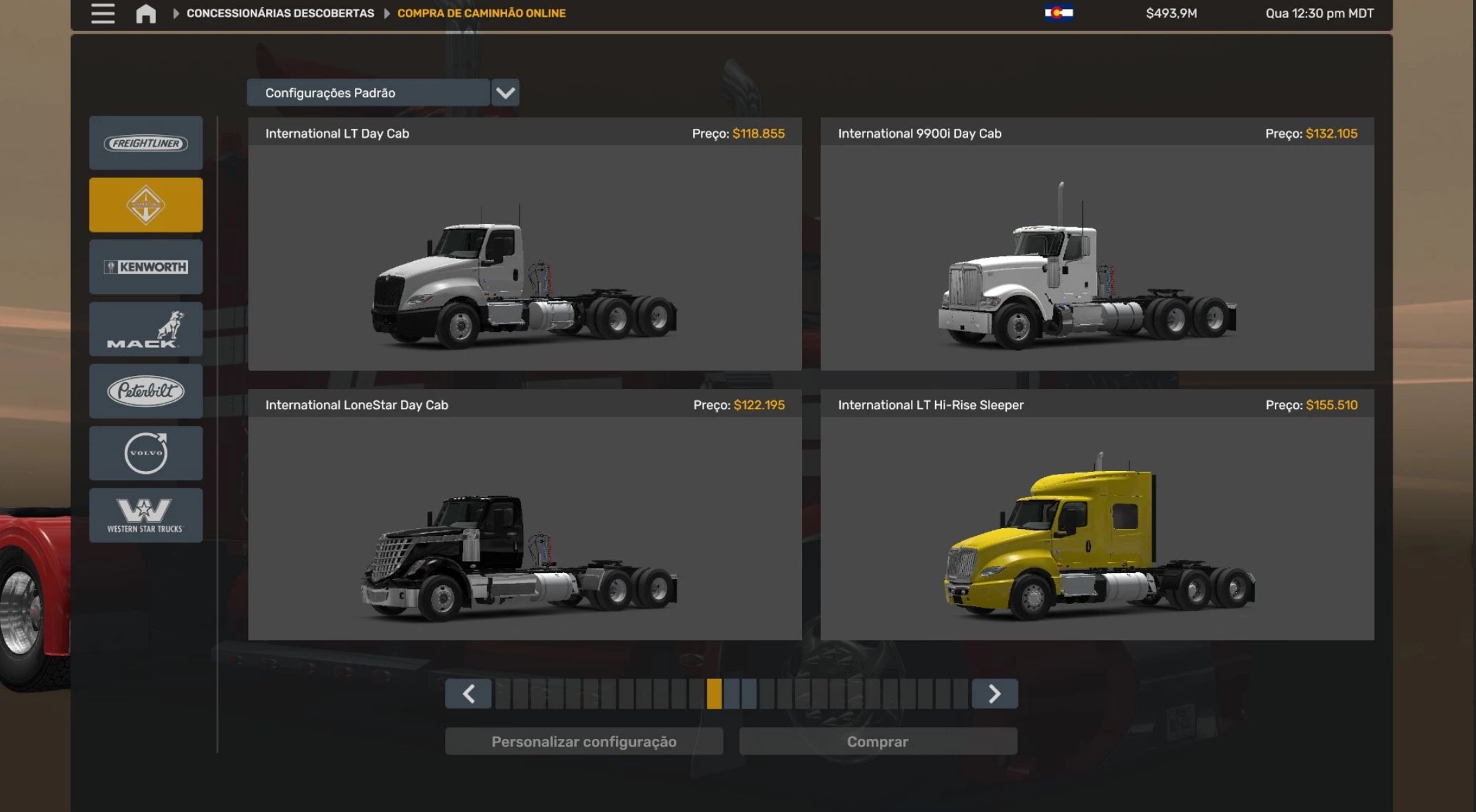Choose the Peterbilt brand
Viewport: 1476px width, 812px height.
pos(145,391)
